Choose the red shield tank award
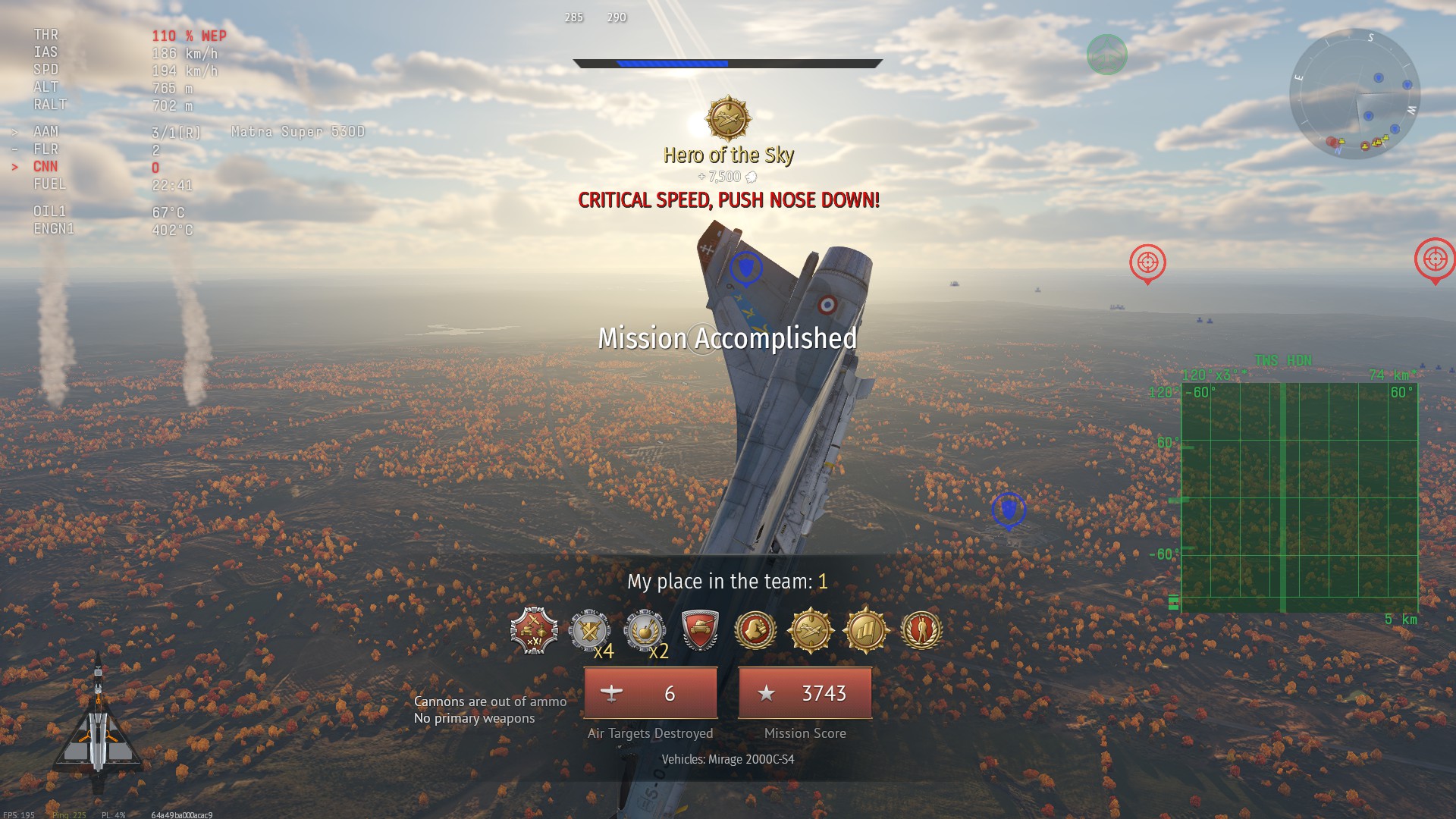 click(x=700, y=630)
